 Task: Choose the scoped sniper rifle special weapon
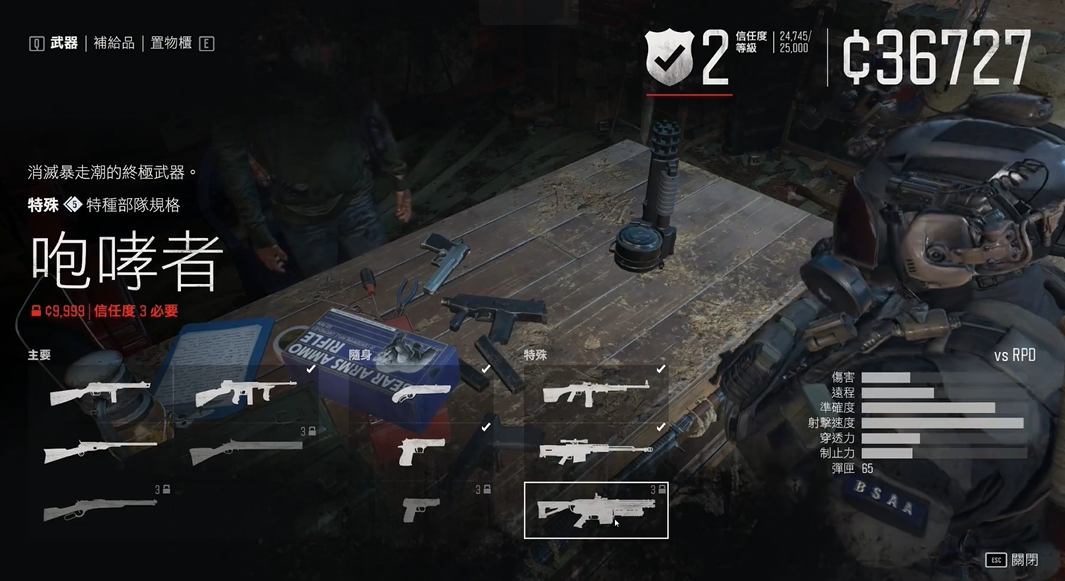pyautogui.click(x=596, y=451)
